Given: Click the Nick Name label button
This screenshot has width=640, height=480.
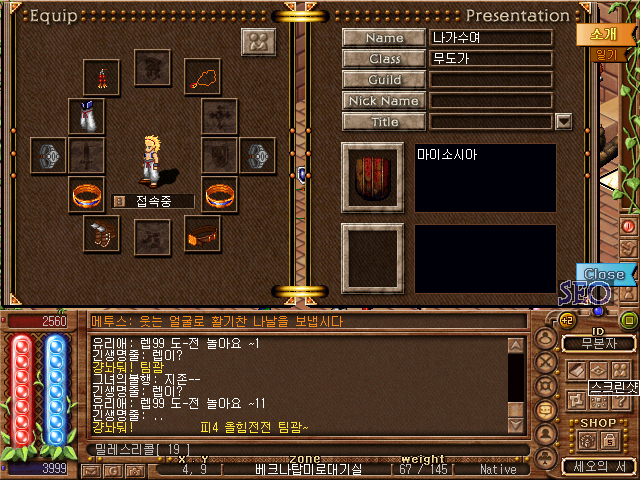Looking at the screenshot, I should [x=385, y=100].
